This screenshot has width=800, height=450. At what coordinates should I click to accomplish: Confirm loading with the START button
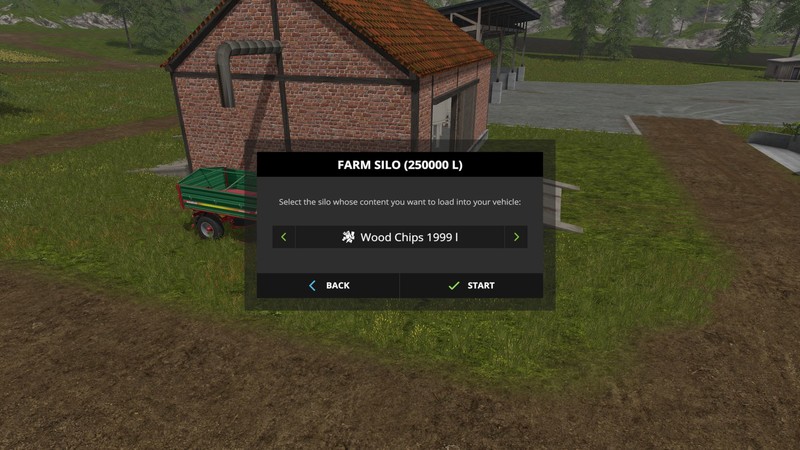(x=471, y=286)
